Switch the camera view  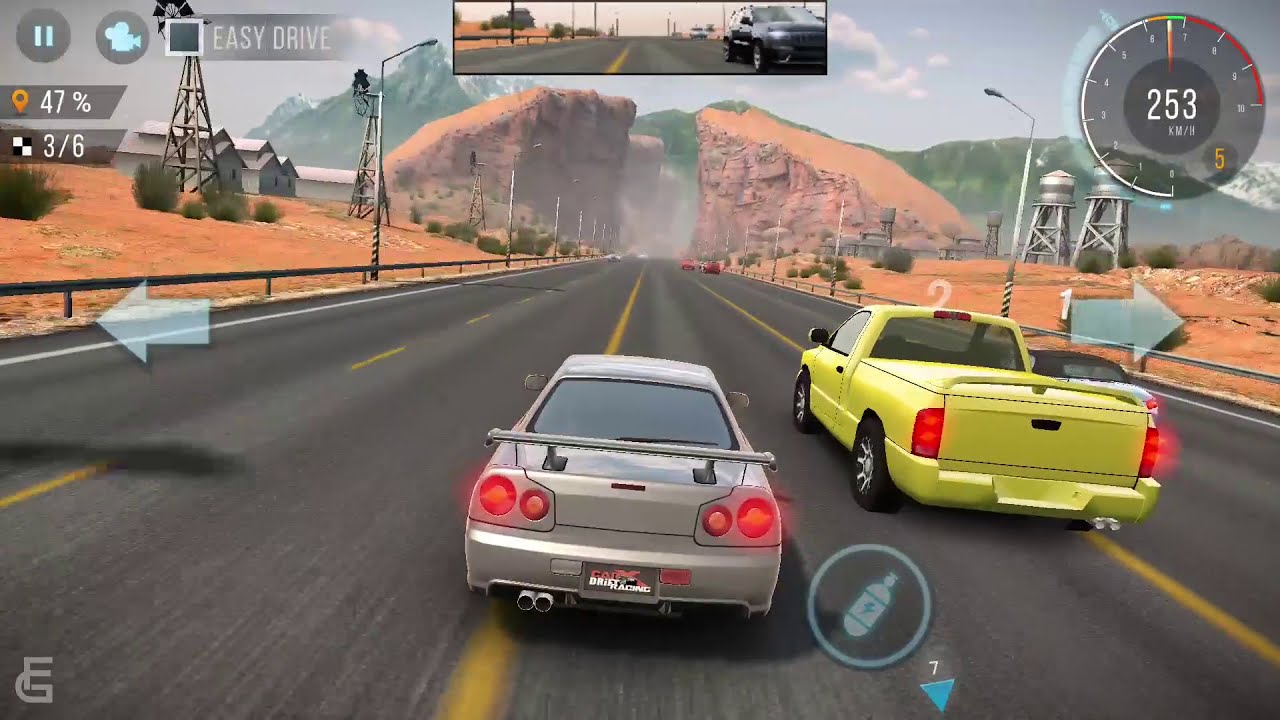[121, 38]
